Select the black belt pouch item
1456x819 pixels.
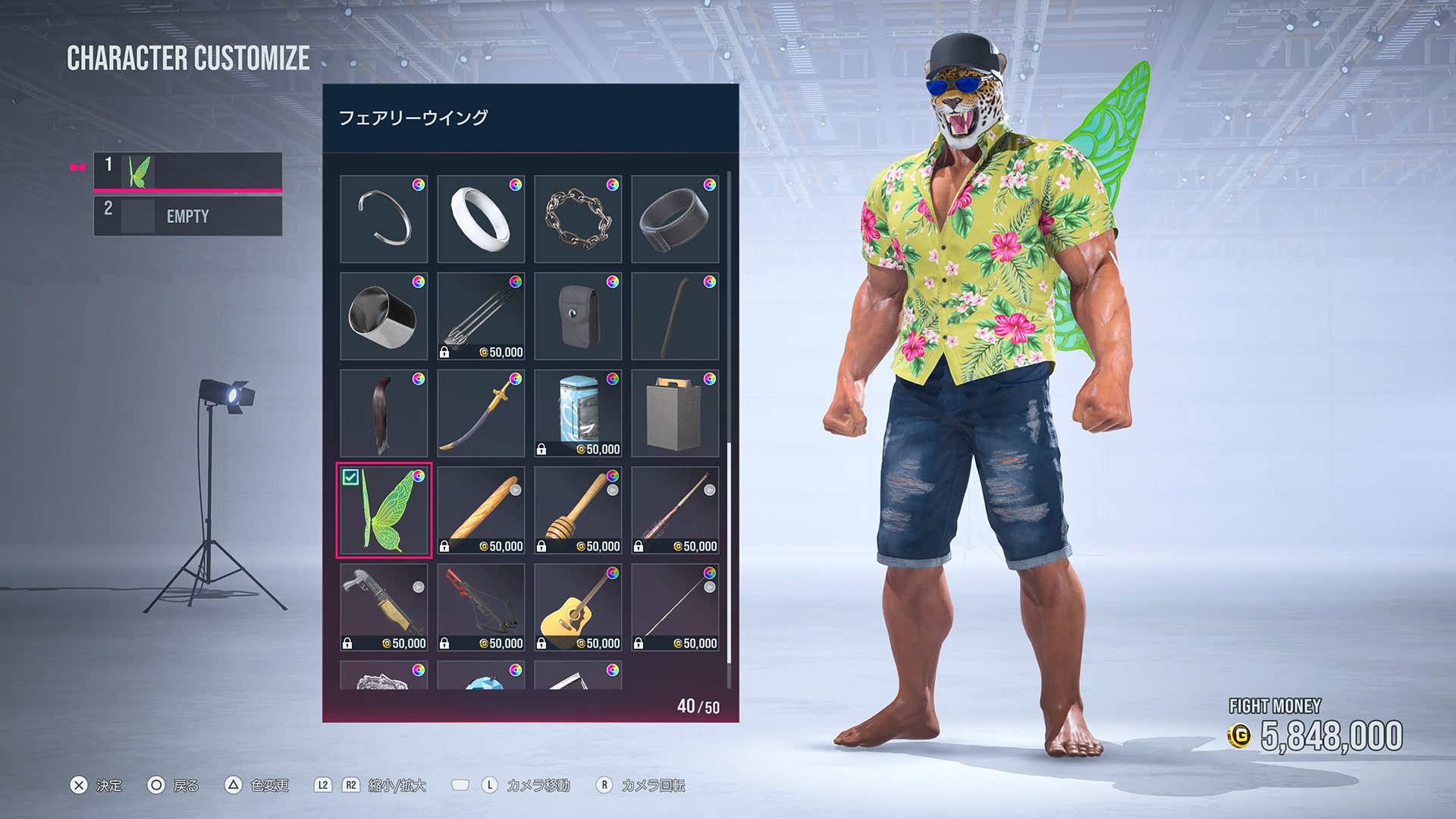pos(578,316)
